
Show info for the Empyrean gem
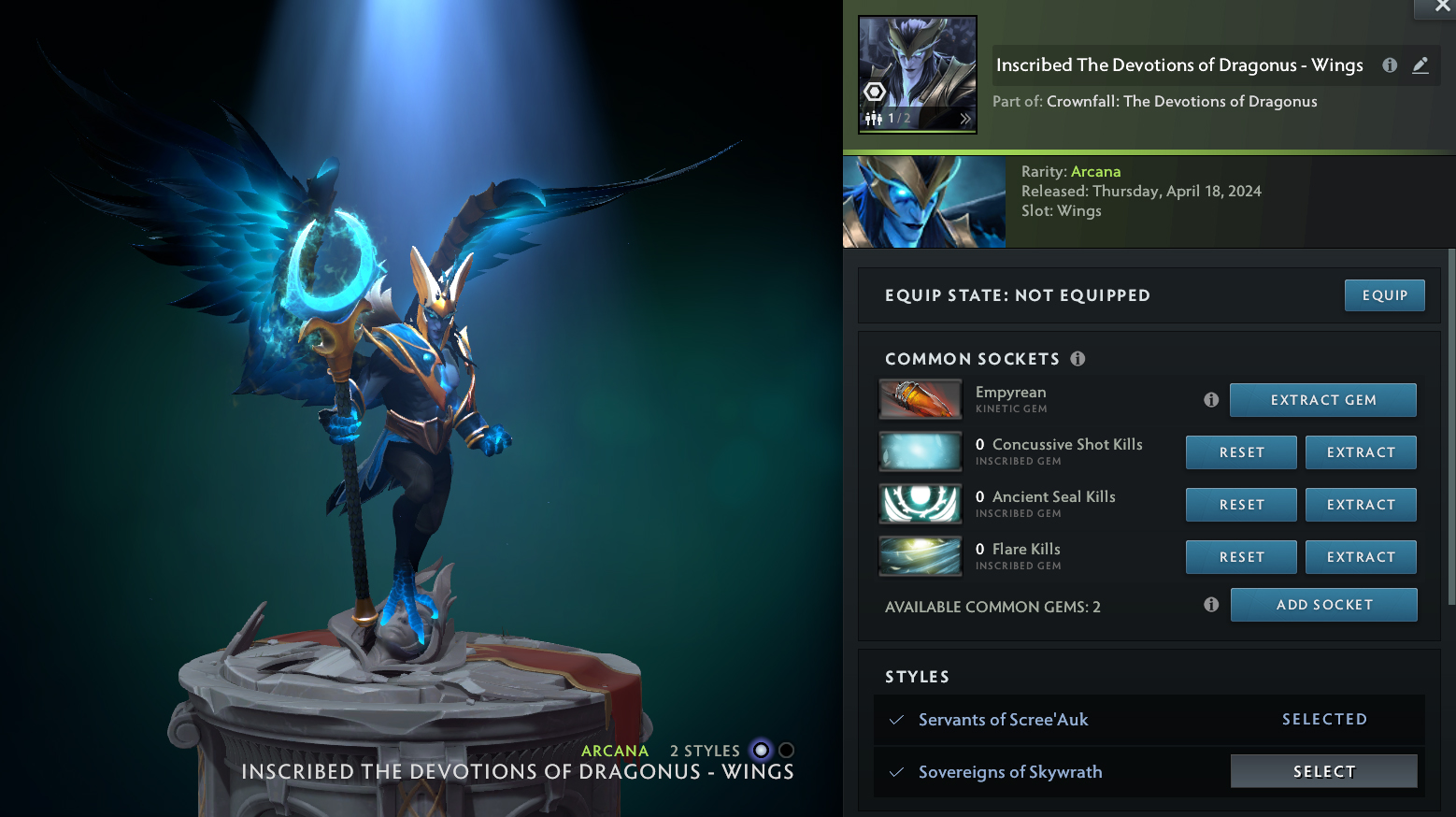(x=1211, y=400)
